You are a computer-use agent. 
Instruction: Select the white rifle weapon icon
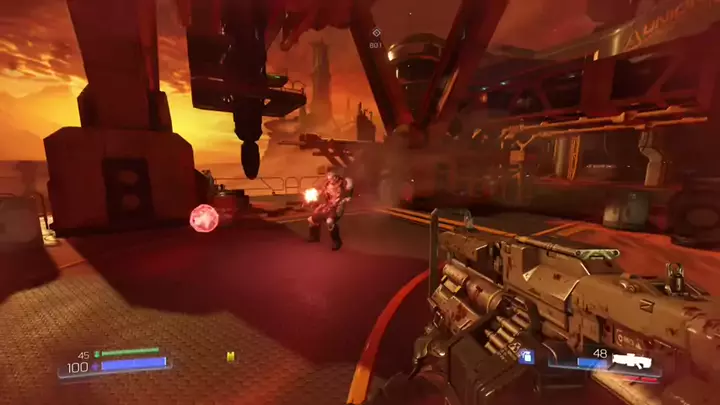click(632, 361)
